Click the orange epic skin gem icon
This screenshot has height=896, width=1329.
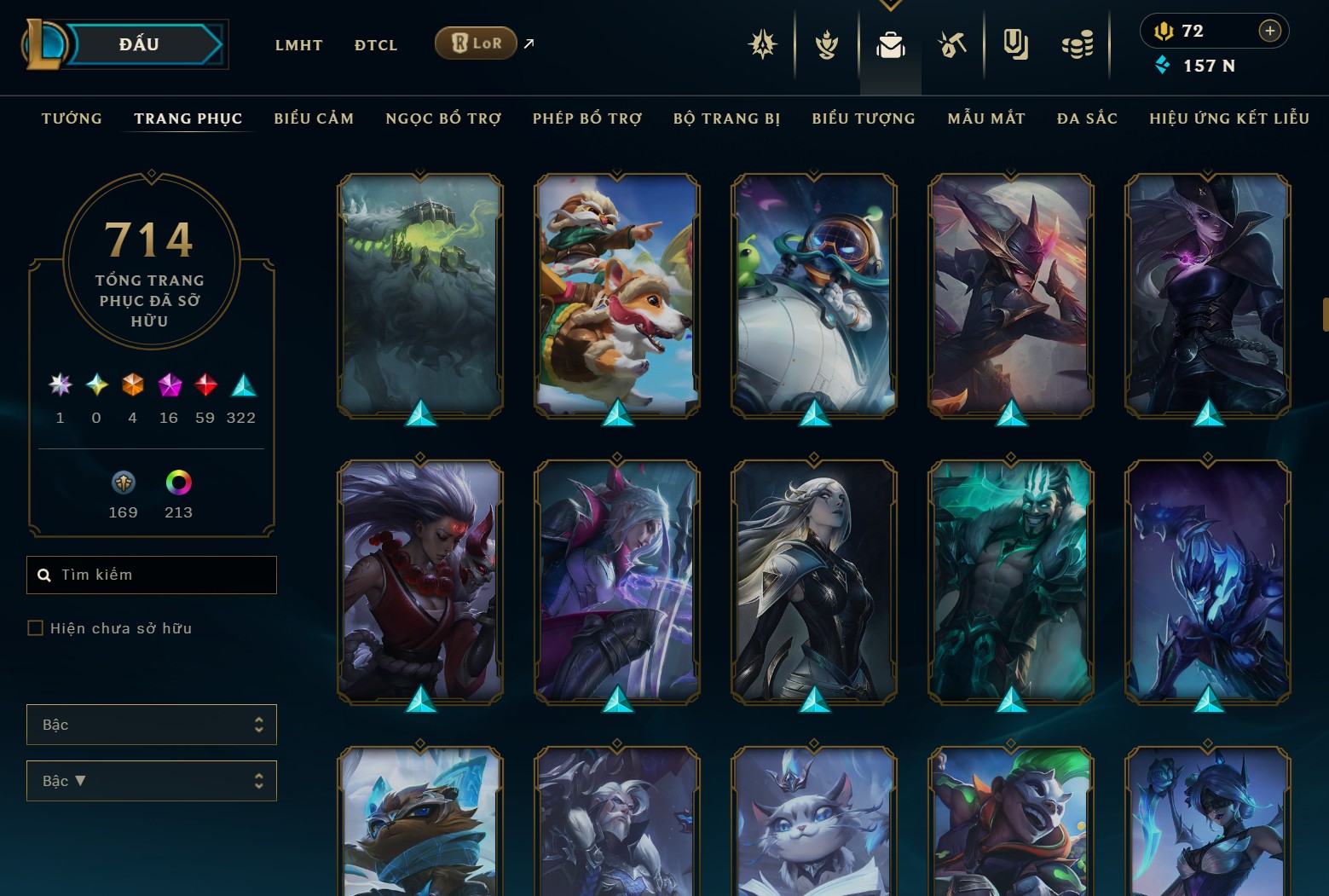click(132, 385)
